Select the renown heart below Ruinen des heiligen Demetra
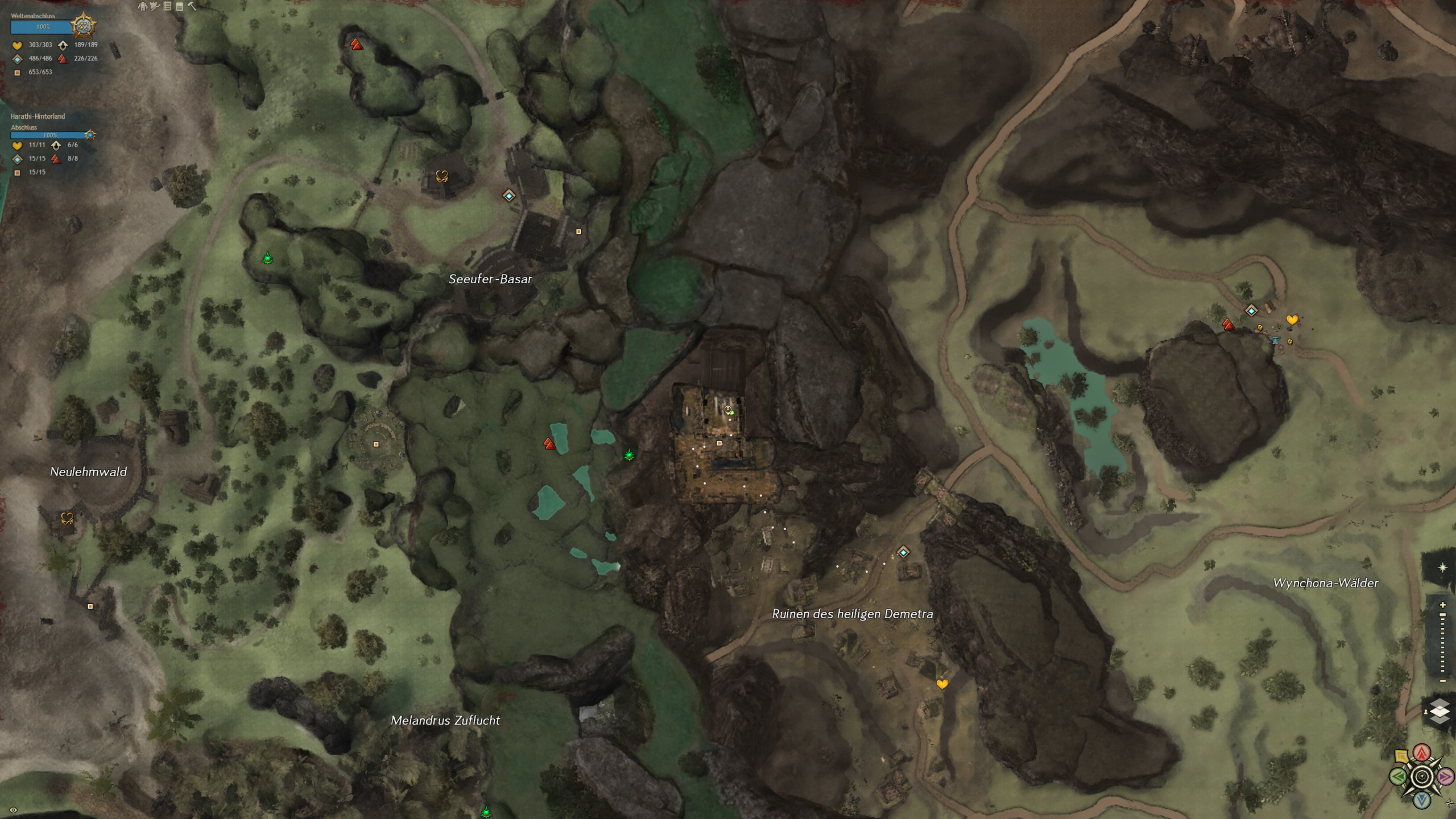The height and width of the screenshot is (819, 1456). click(x=942, y=684)
